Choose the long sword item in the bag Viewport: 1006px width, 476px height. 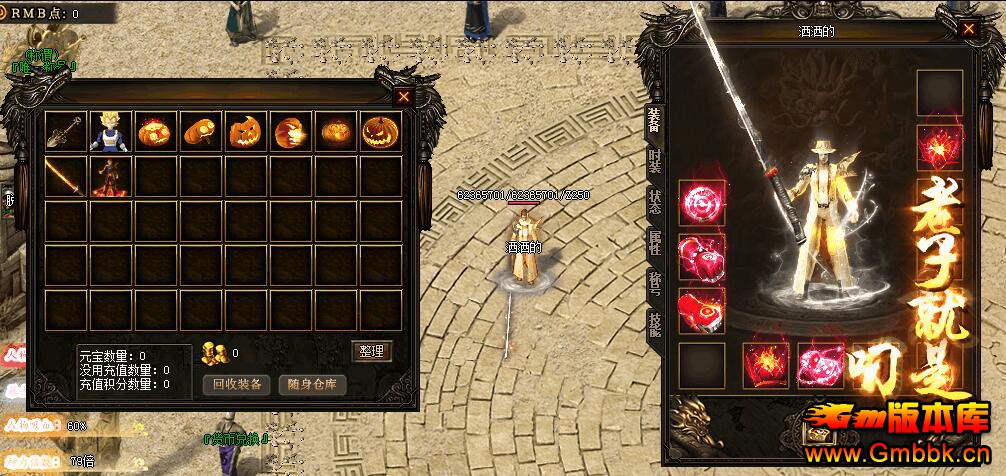(66, 177)
